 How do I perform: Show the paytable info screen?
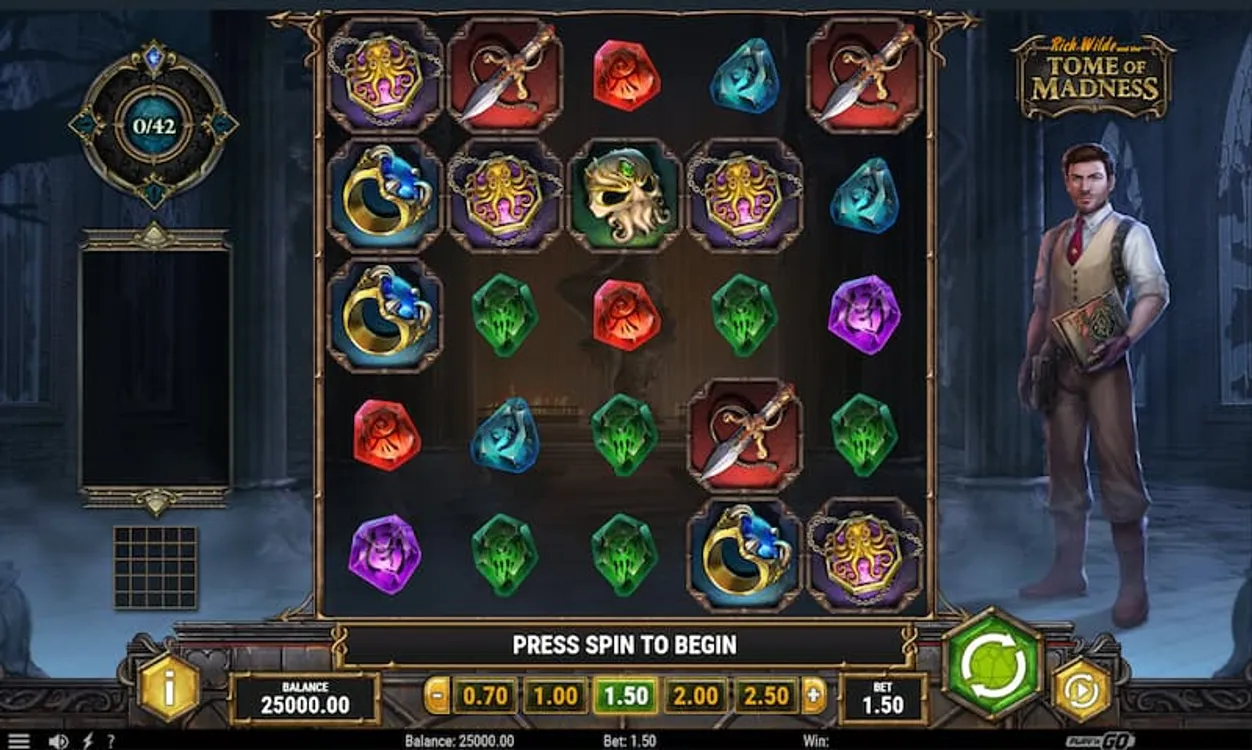click(168, 687)
